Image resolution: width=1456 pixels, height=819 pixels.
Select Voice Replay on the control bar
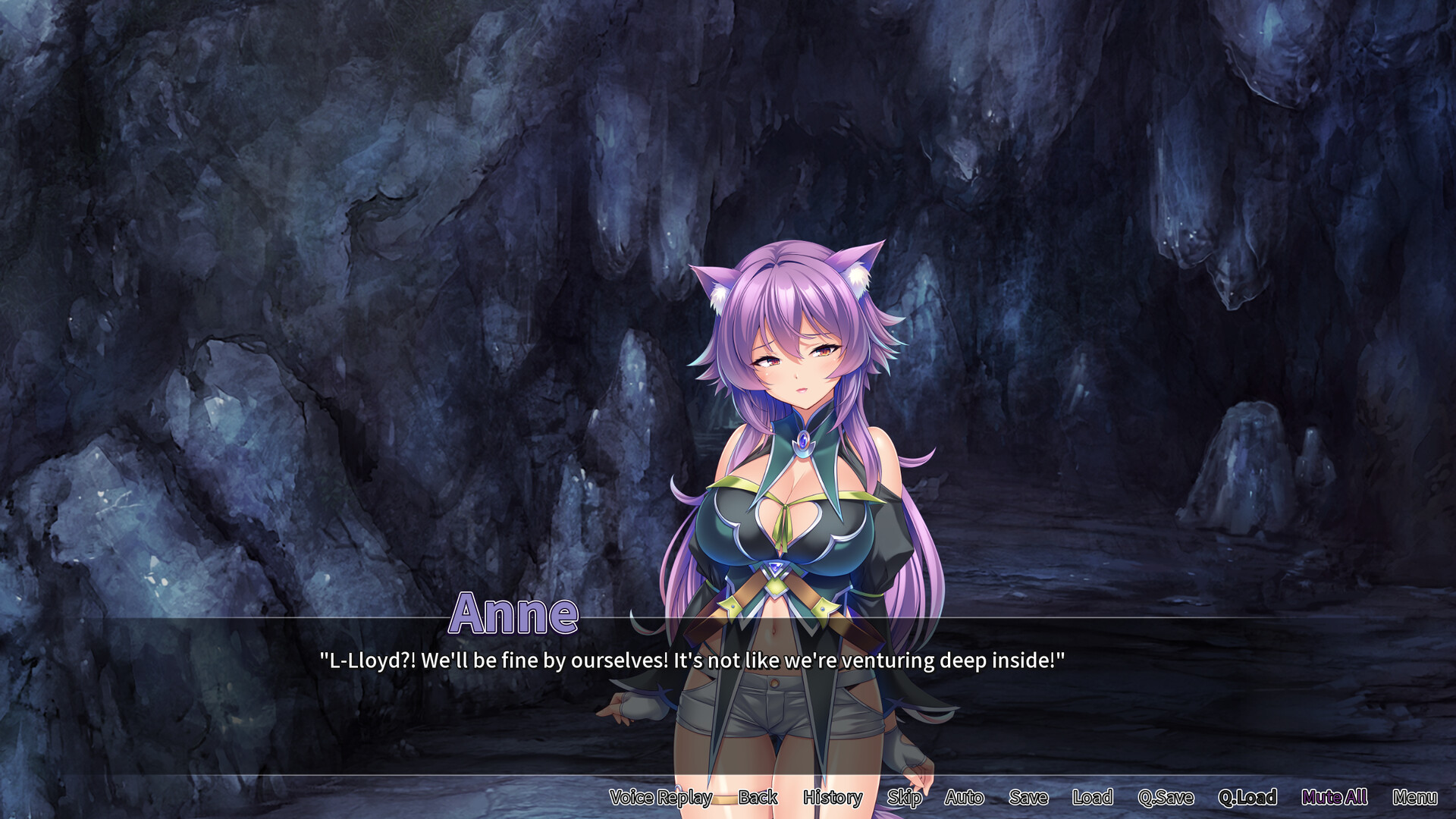tap(660, 798)
